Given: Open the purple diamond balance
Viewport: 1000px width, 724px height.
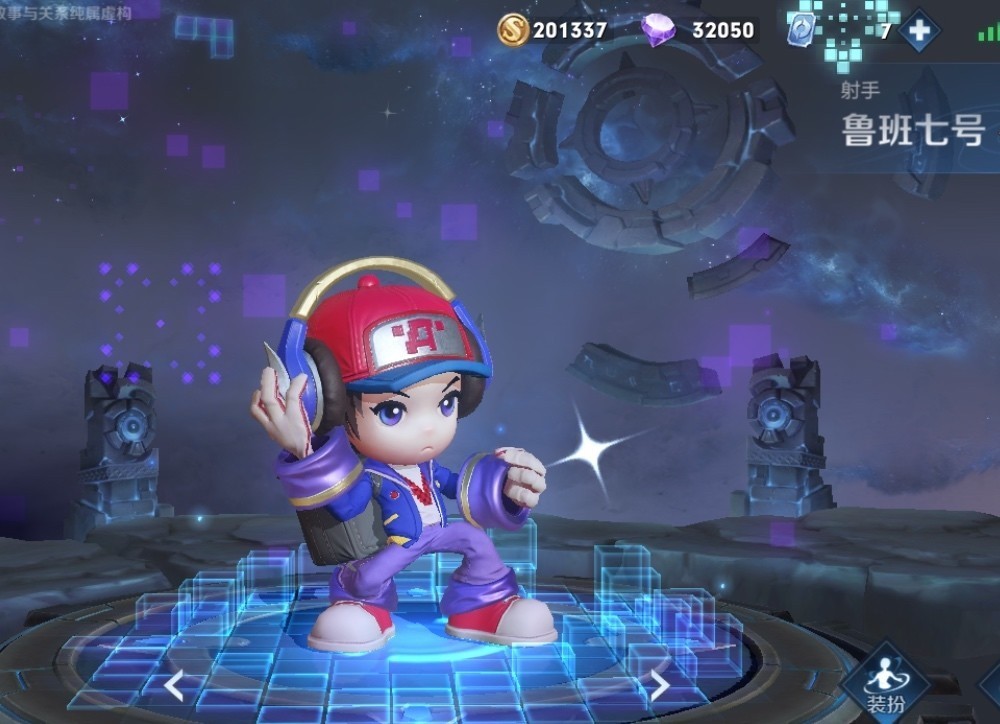Looking at the screenshot, I should click(698, 30).
